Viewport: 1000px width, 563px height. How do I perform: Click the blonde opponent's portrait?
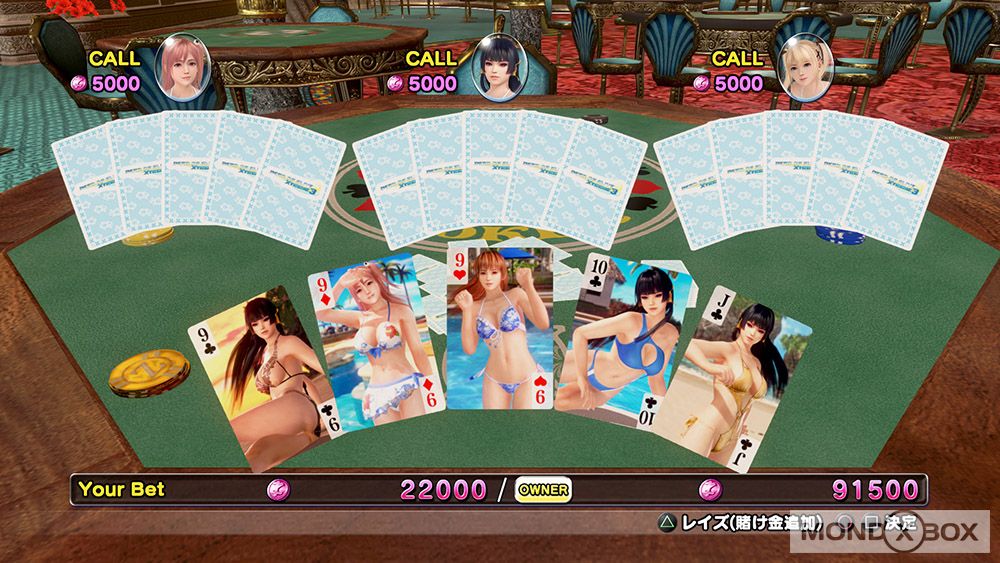click(805, 68)
